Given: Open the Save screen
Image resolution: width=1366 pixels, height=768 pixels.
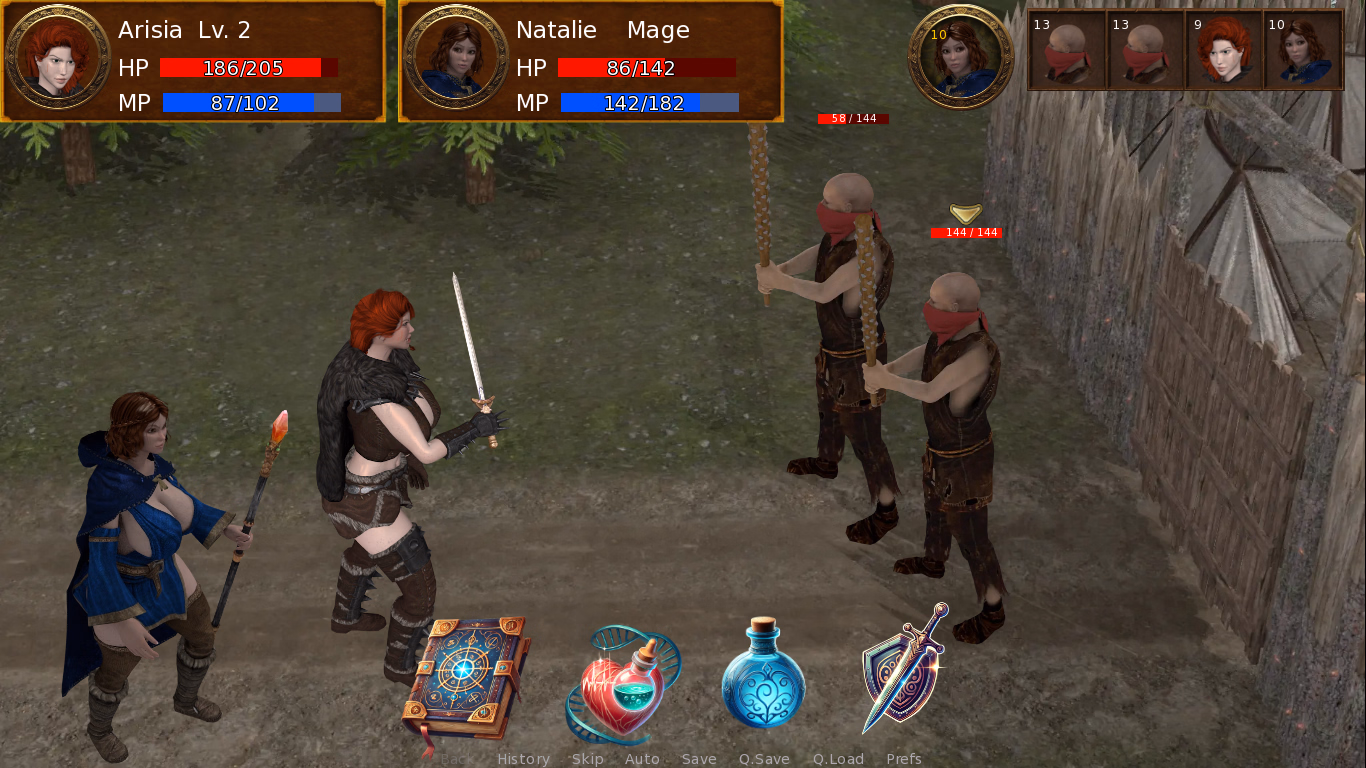Looking at the screenshot, I should pyautogui.click(x=699, y=759).
